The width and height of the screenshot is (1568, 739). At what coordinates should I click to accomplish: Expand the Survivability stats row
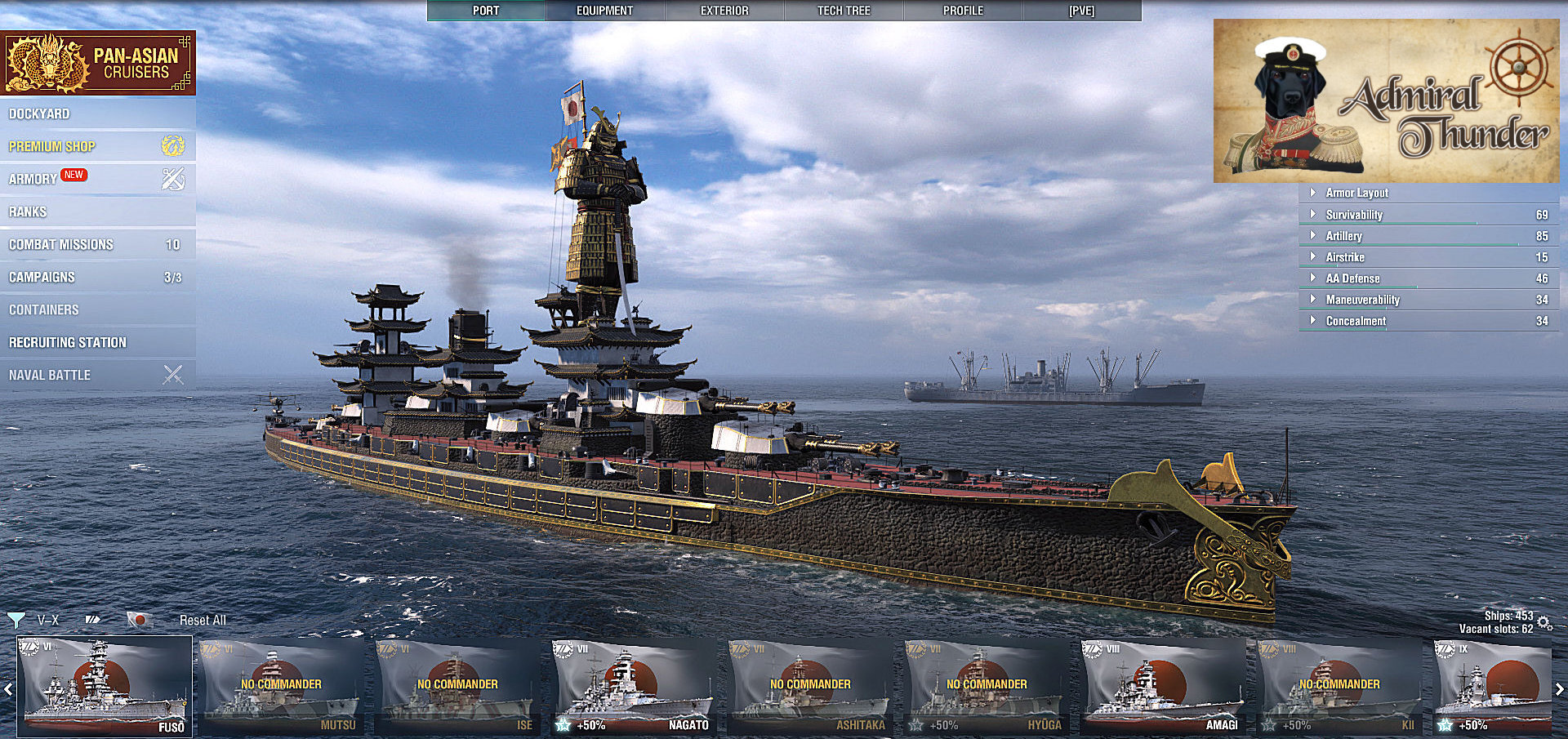[1354, 215]
